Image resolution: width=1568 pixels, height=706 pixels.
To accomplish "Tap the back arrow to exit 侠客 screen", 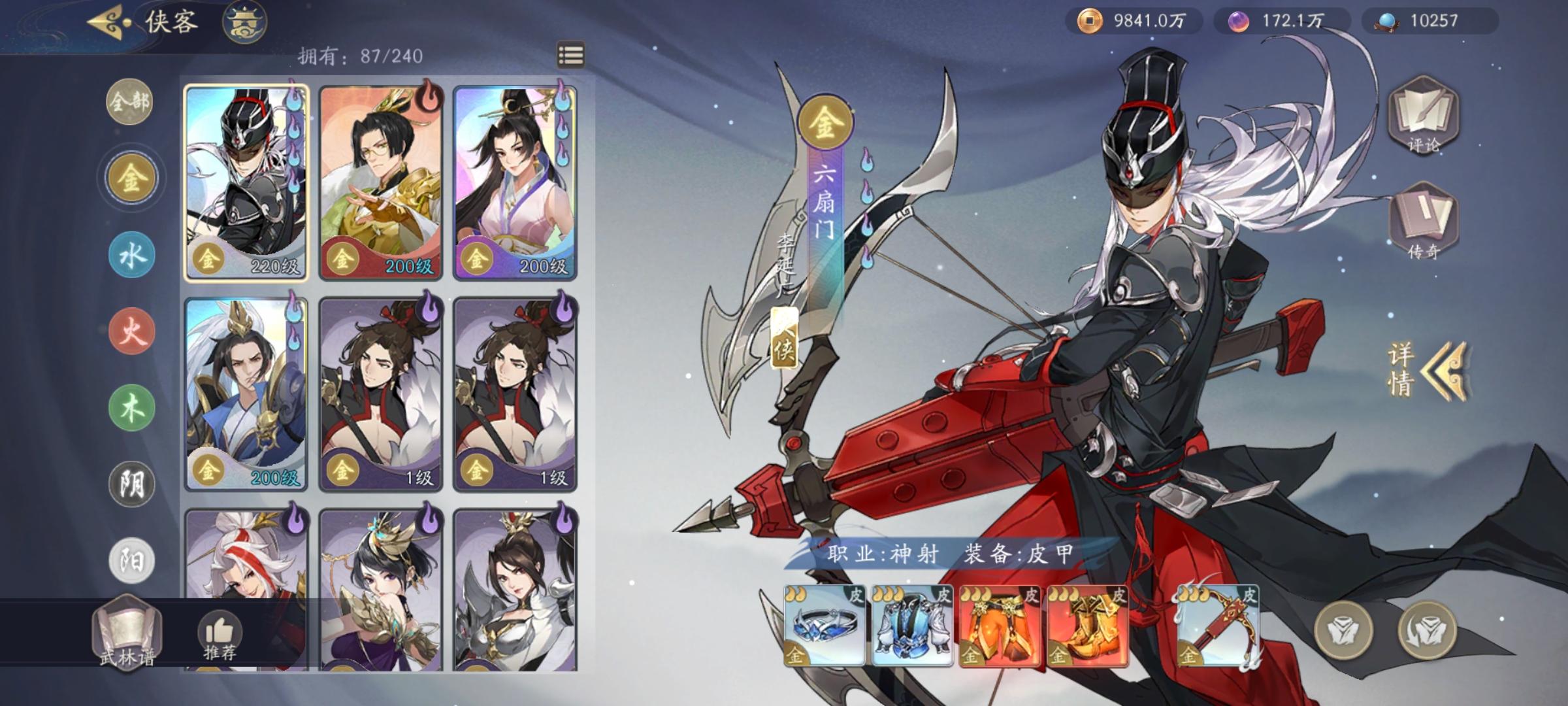I will [x=103, y=20].
